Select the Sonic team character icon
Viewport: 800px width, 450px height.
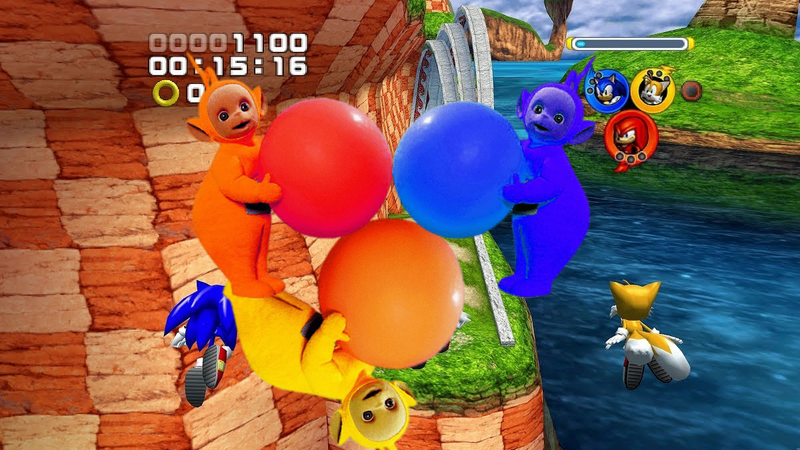606,91
